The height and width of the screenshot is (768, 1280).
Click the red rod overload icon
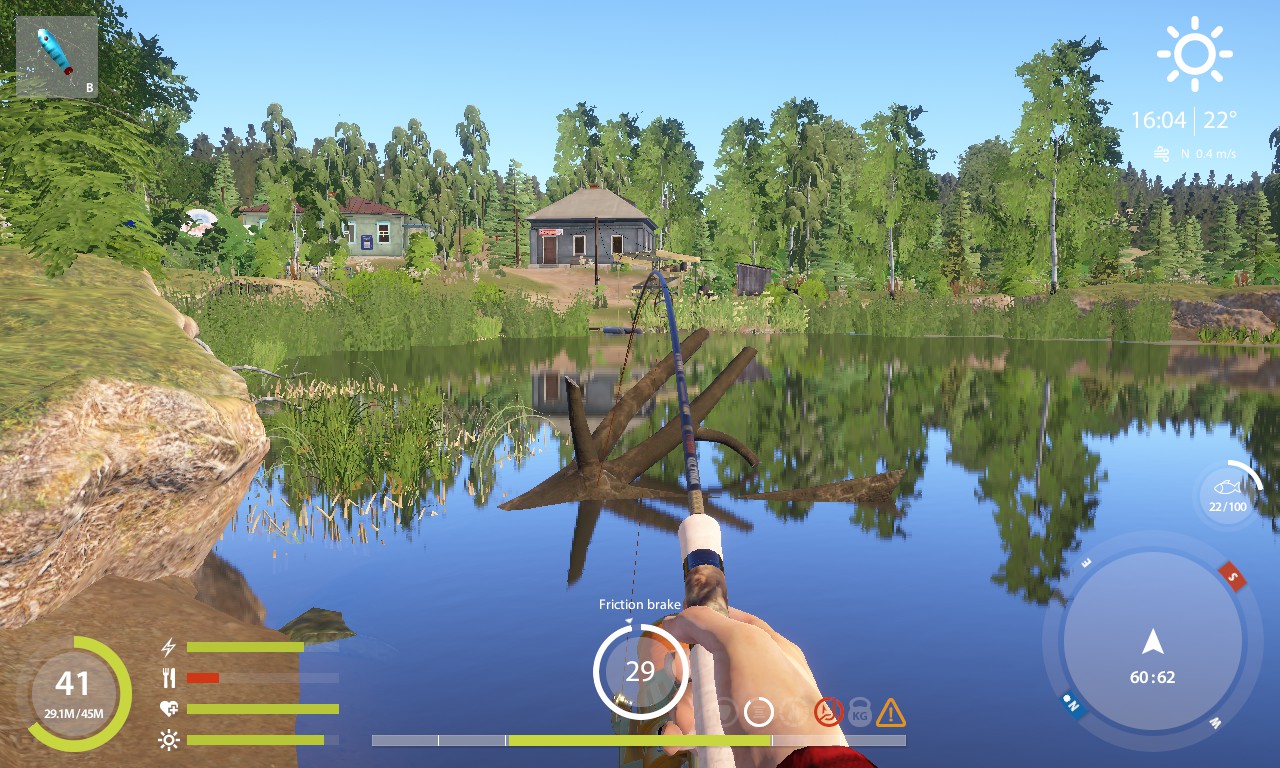[x=828, y=712]
